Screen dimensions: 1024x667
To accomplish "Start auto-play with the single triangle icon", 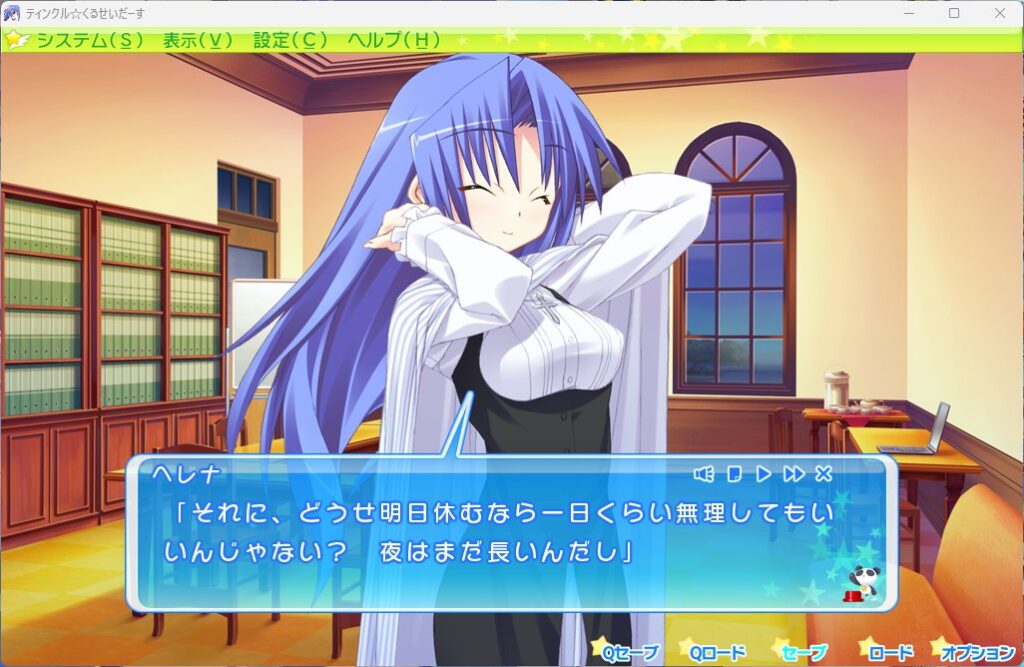I will [763, 473].
